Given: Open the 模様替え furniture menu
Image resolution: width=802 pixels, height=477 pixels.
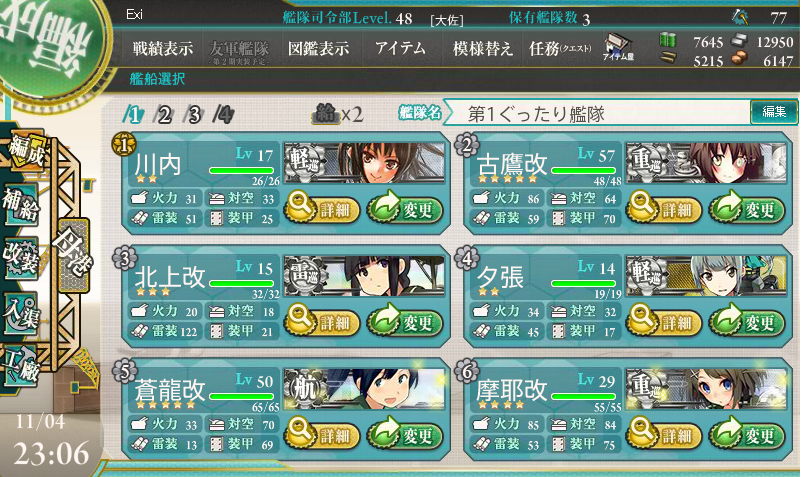Looking at the screenshot, I should point(483,49).
